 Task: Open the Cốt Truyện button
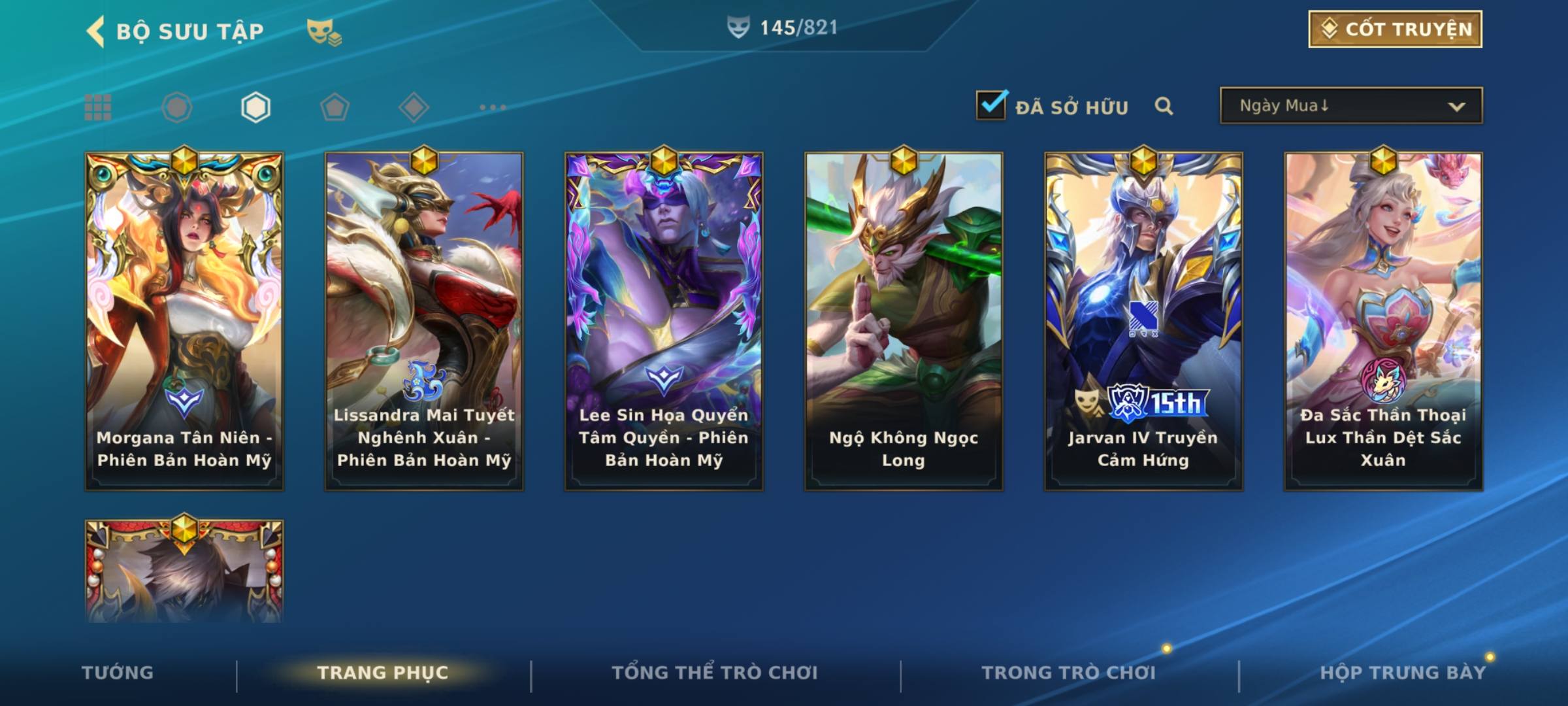tap(1395, 29)
